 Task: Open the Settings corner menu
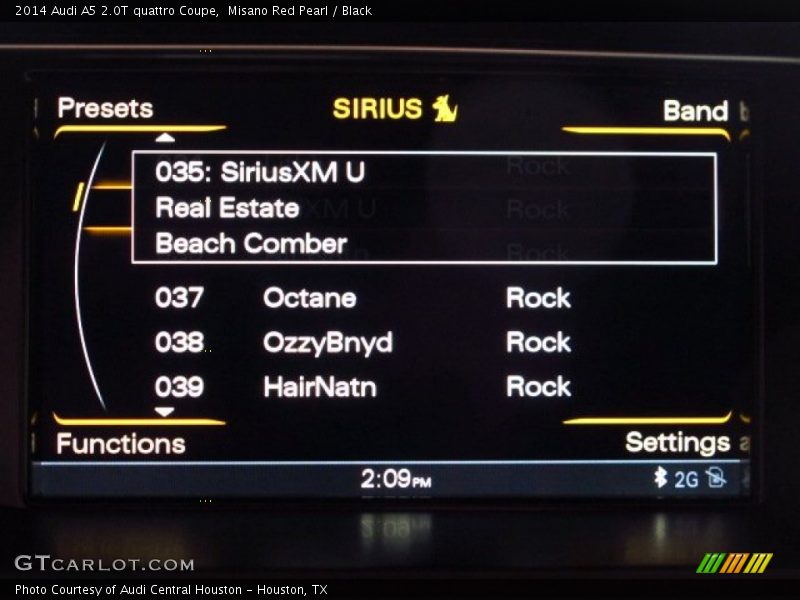point(677,442)
